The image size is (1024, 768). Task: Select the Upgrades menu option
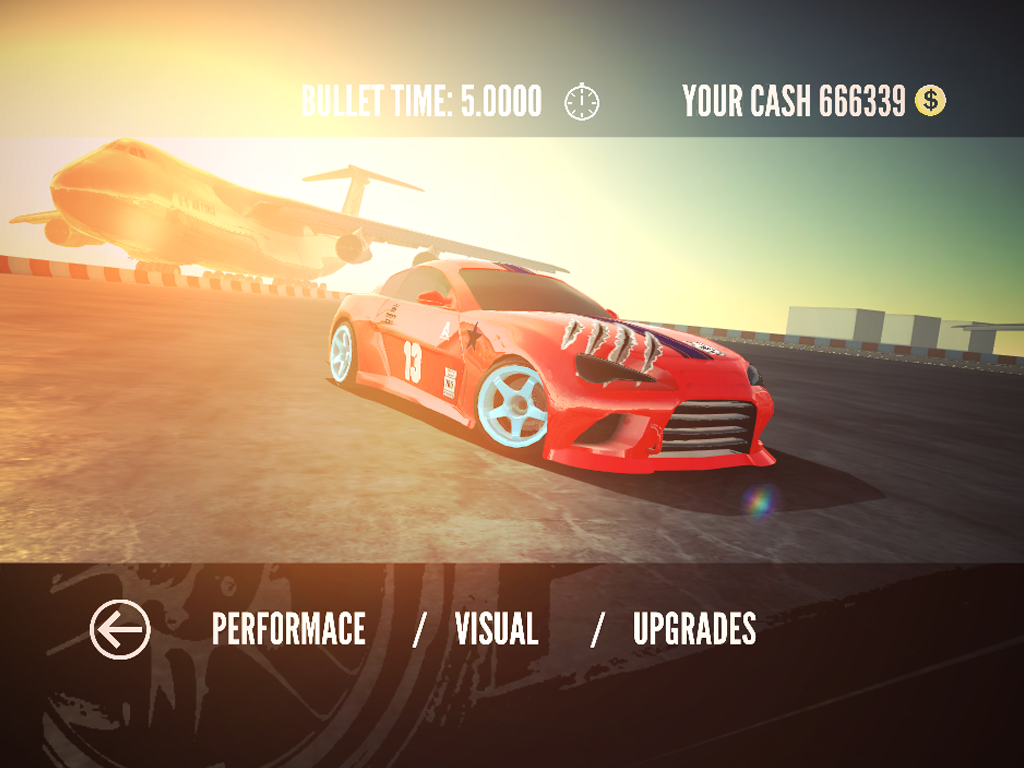[x=694, y=630]
